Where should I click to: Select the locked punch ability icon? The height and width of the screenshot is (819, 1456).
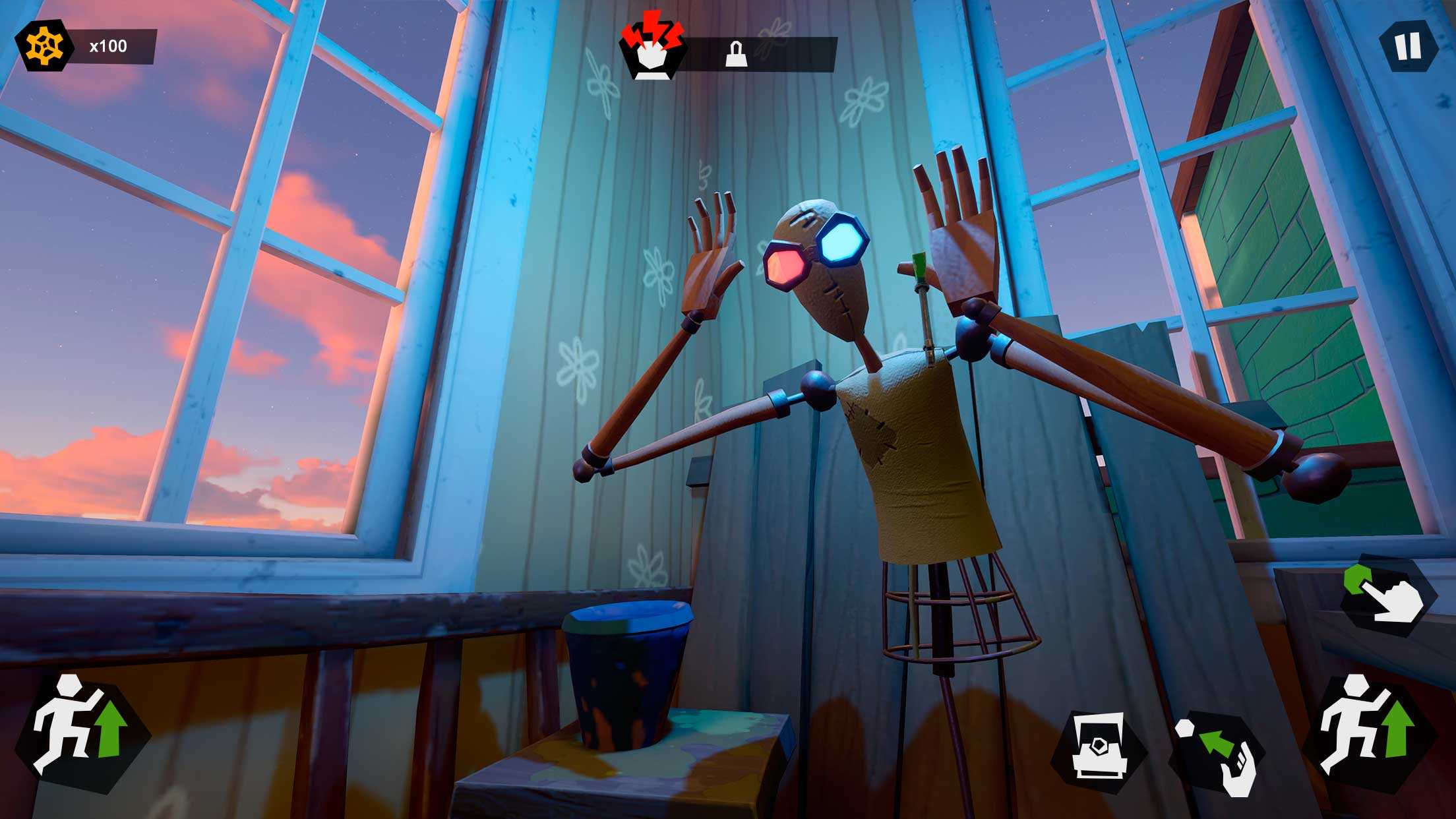[x=653, y=51]
